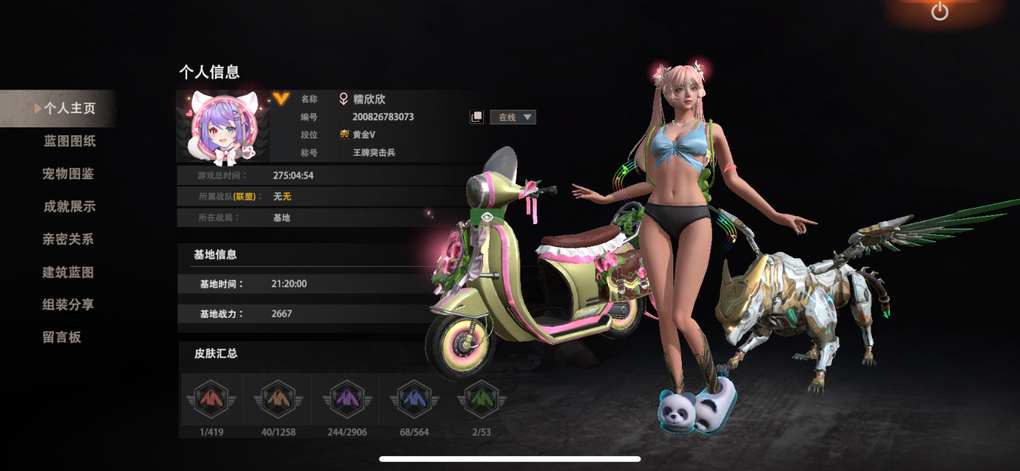Open 亲密关系 page
This screenshot has width=1020, height=471.
[x=68, y=239]
